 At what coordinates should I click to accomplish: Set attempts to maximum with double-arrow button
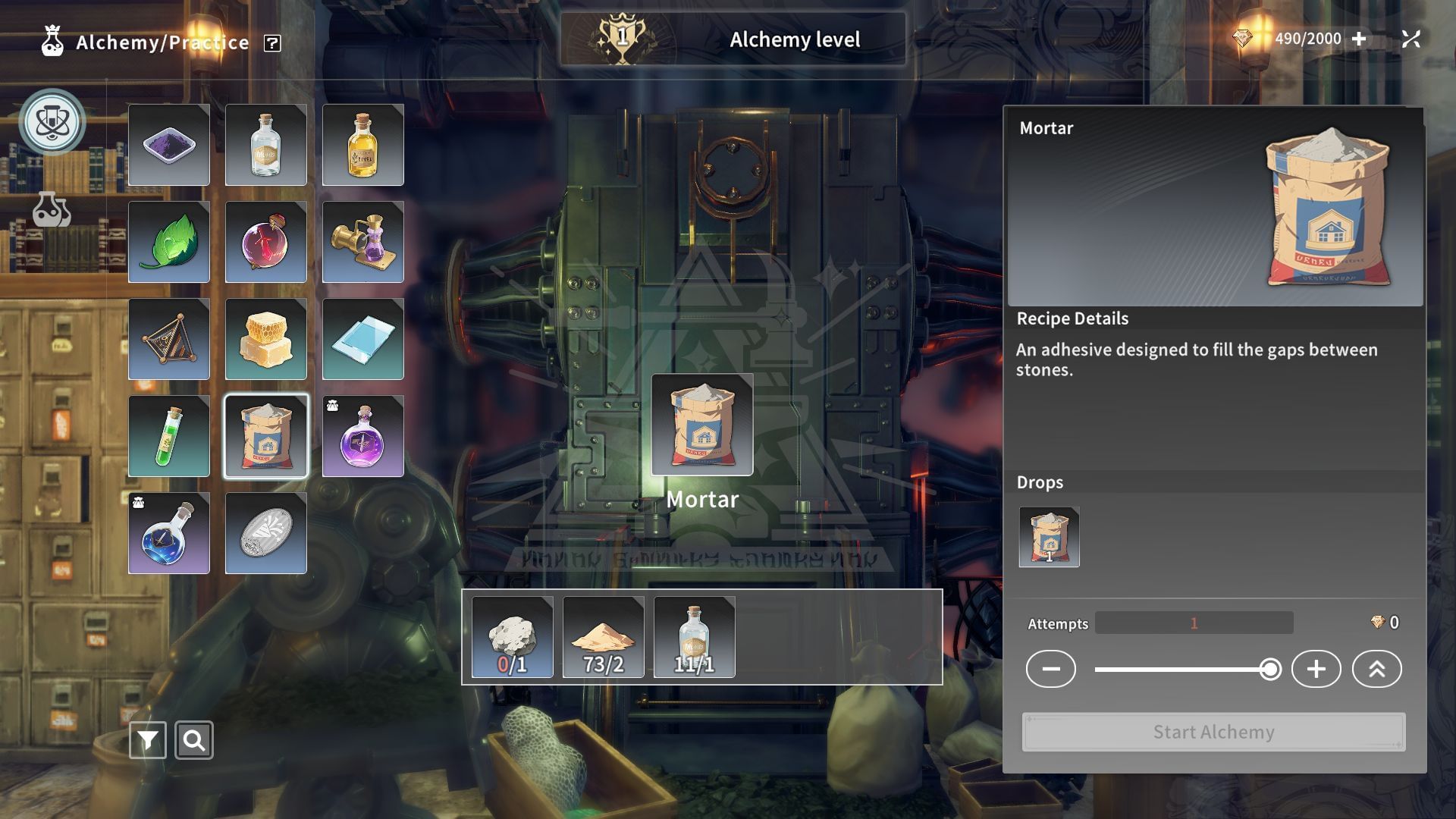click(1376, 669)
